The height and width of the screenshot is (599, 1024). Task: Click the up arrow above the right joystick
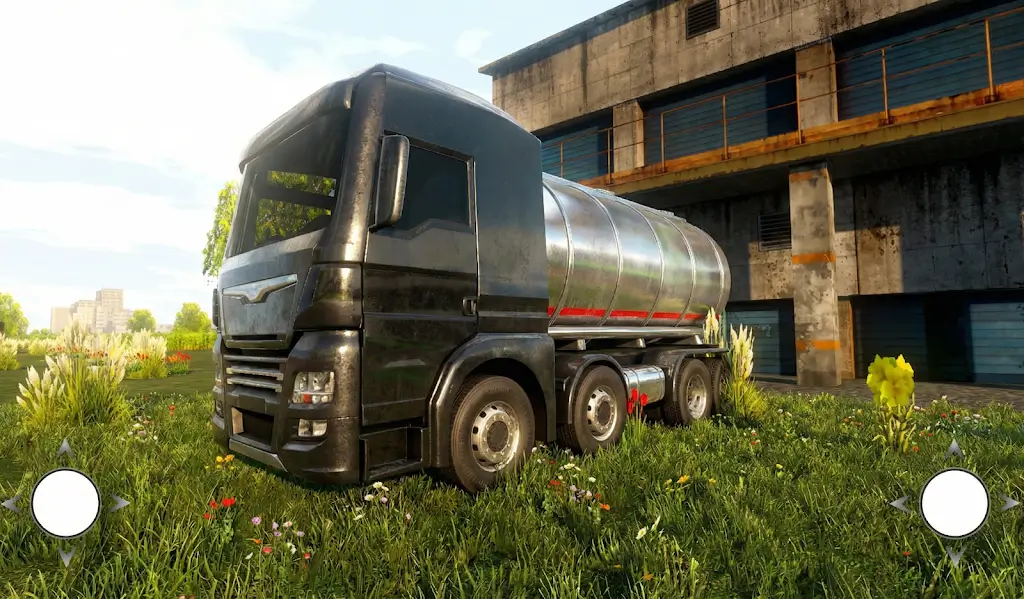pyautogui.click(x=954, y=448)
